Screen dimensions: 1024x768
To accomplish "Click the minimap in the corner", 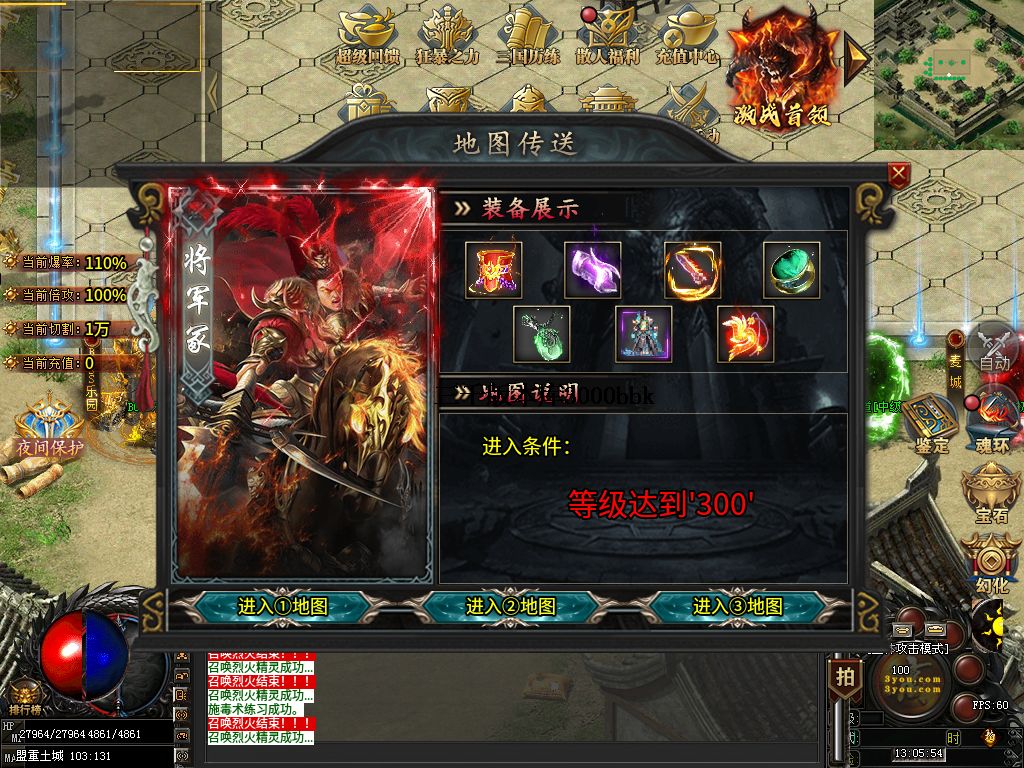I will (948, 74).
